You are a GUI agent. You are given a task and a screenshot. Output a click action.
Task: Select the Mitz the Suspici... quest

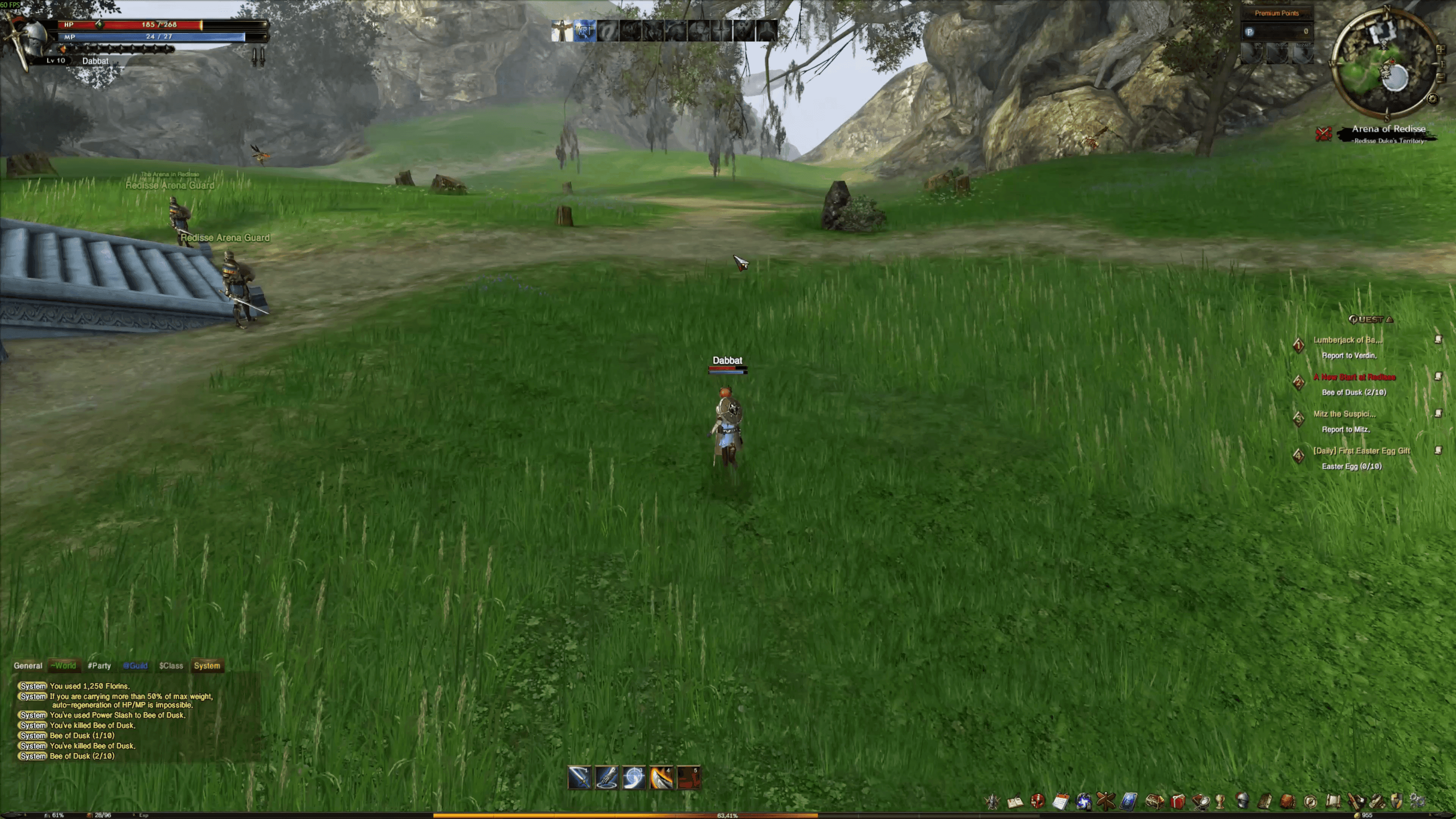(1344, 414)
